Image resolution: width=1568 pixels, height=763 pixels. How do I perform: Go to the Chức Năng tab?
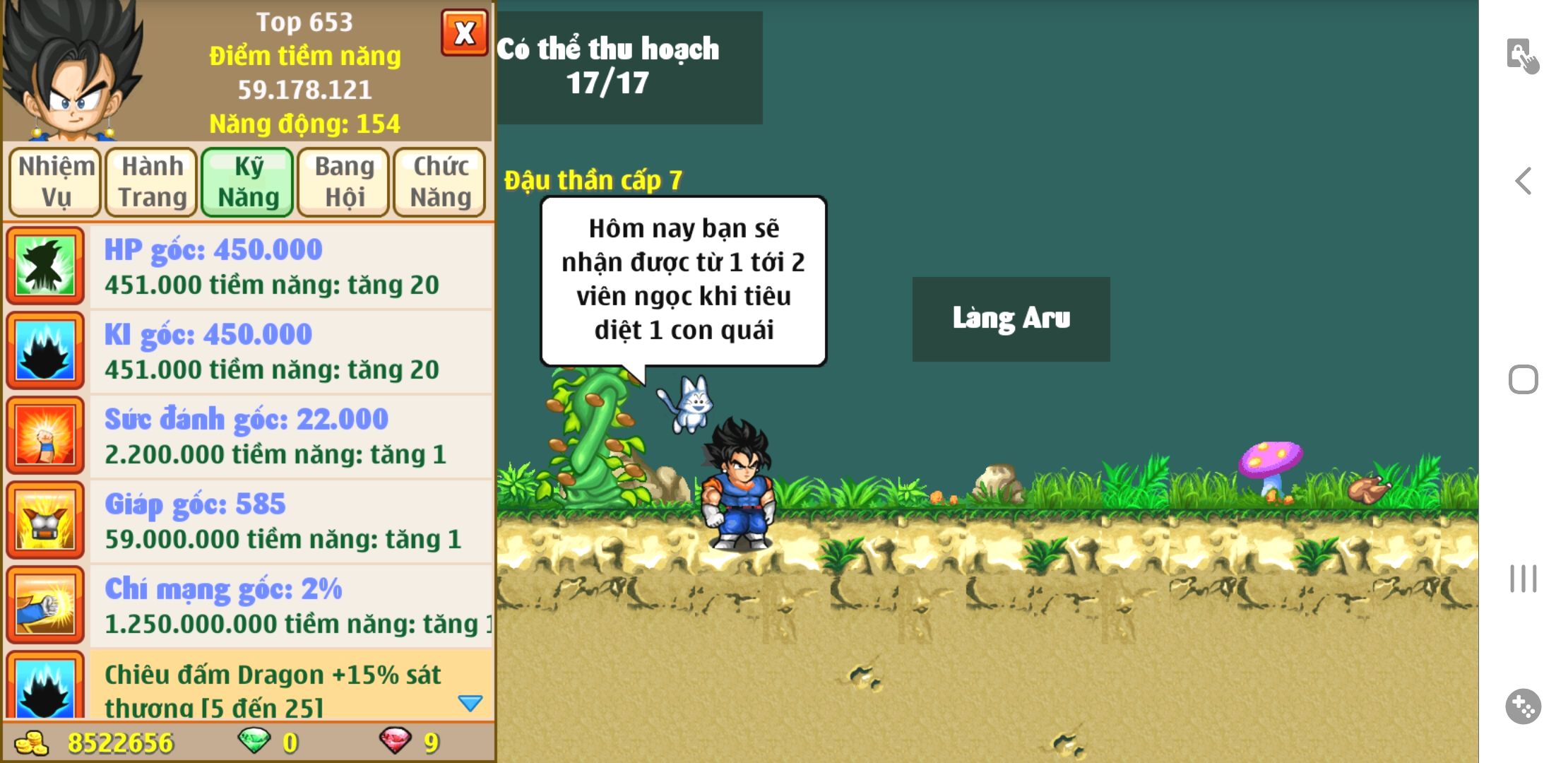coord(440,182)
